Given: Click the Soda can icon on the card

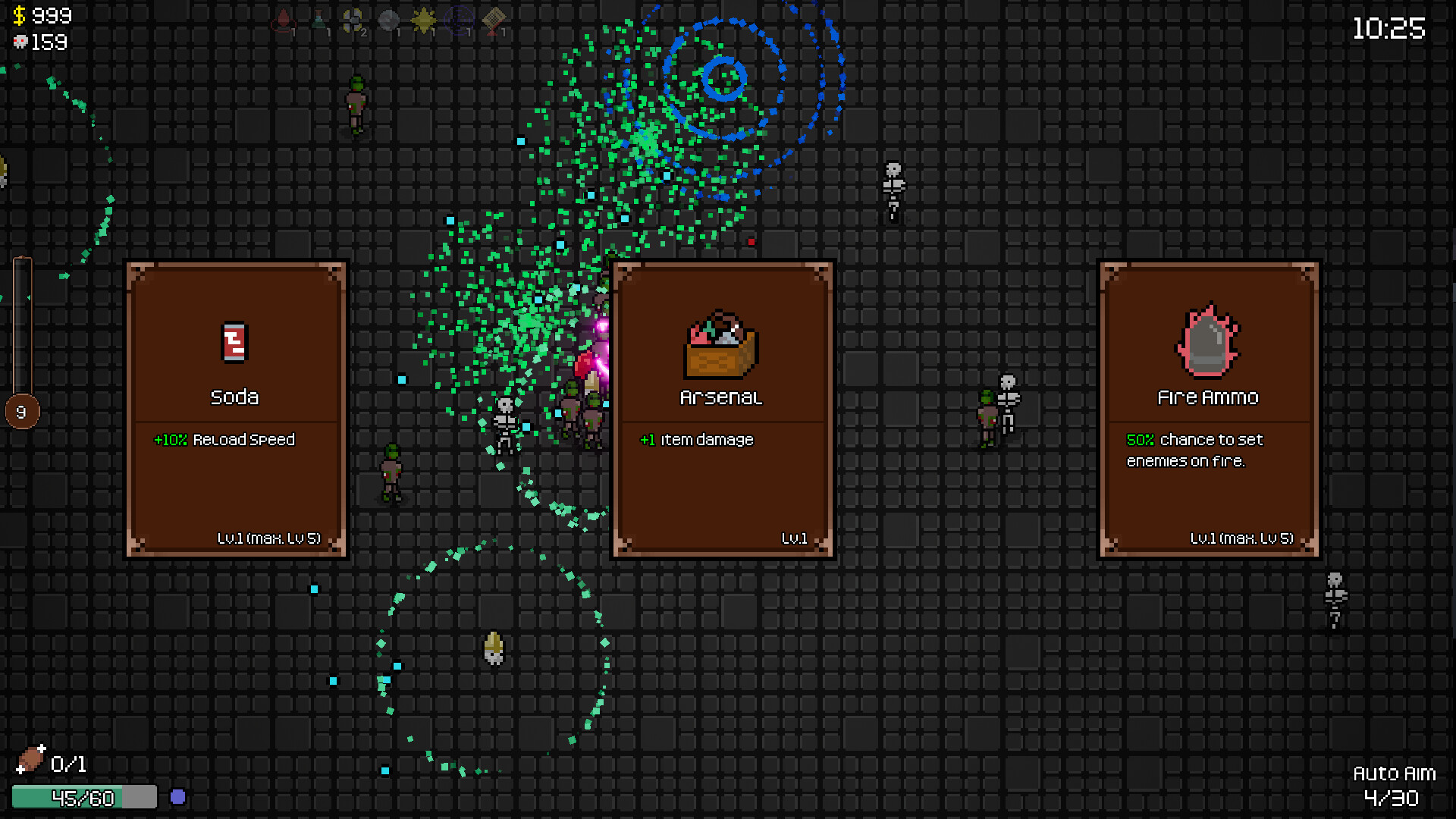Looking at the screenshot, I should point(234,343).
